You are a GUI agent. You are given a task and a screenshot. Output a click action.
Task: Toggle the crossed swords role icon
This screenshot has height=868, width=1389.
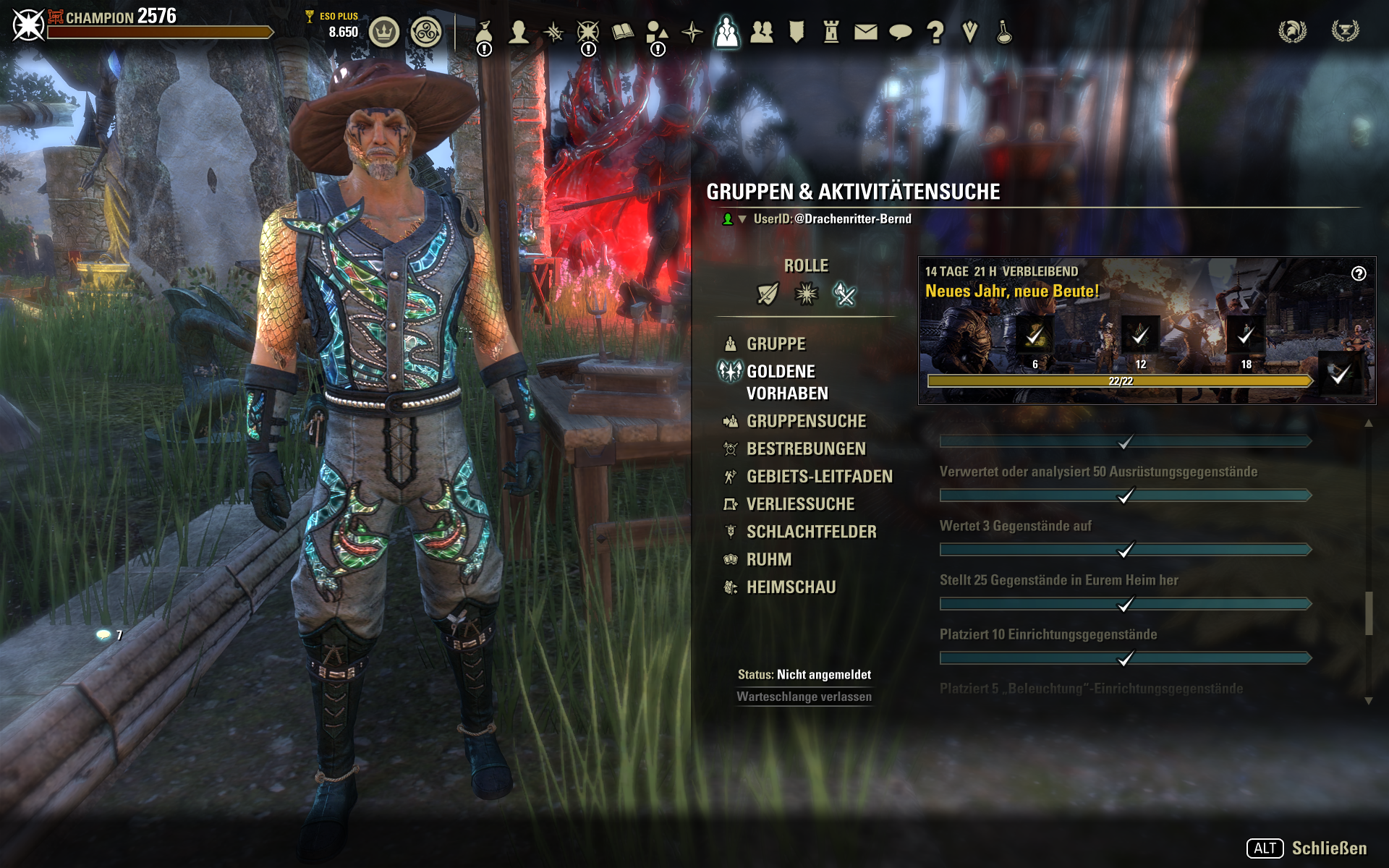click(844, 294)
